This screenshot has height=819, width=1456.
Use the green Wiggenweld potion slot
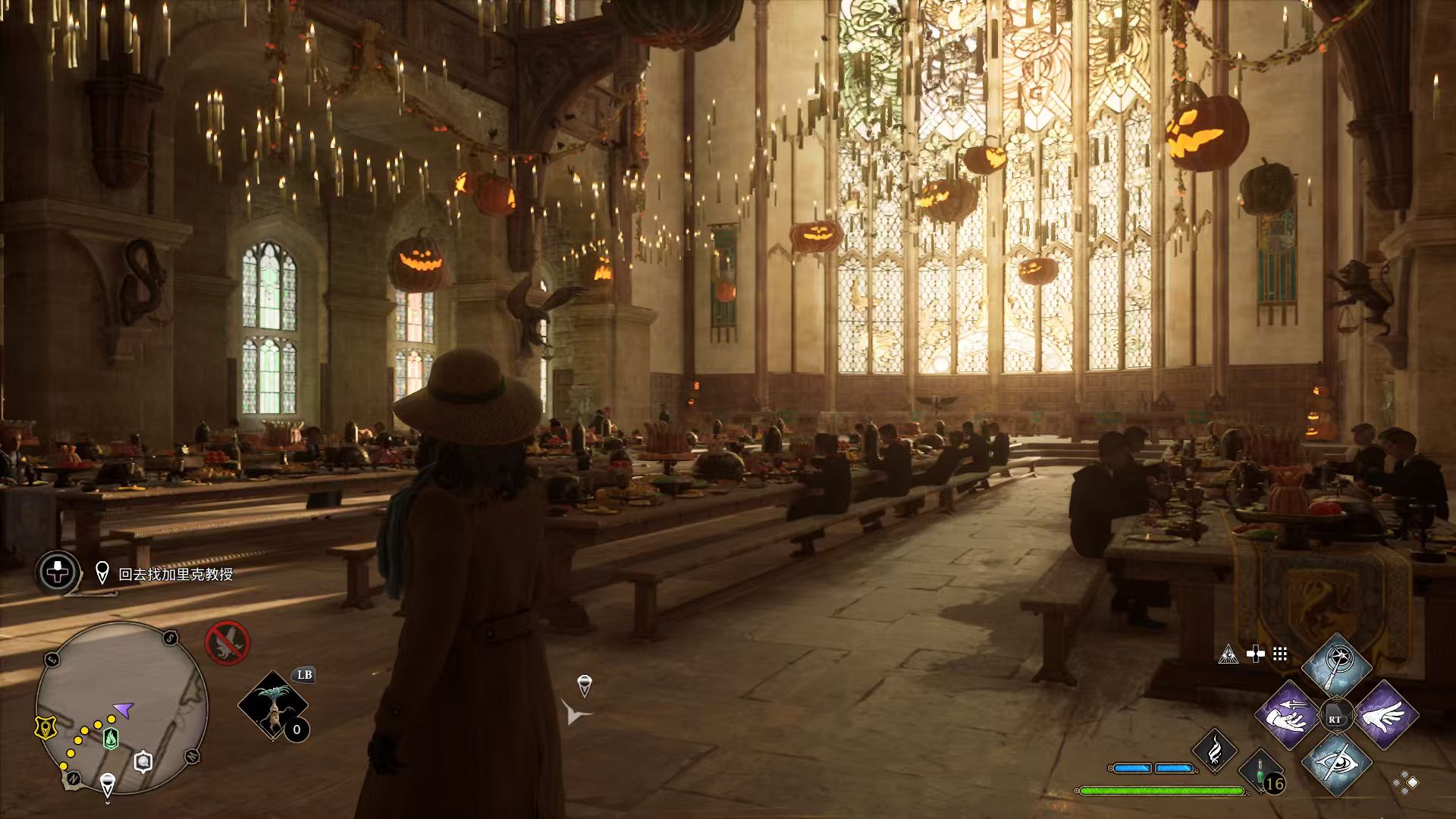pos(1261,772)
